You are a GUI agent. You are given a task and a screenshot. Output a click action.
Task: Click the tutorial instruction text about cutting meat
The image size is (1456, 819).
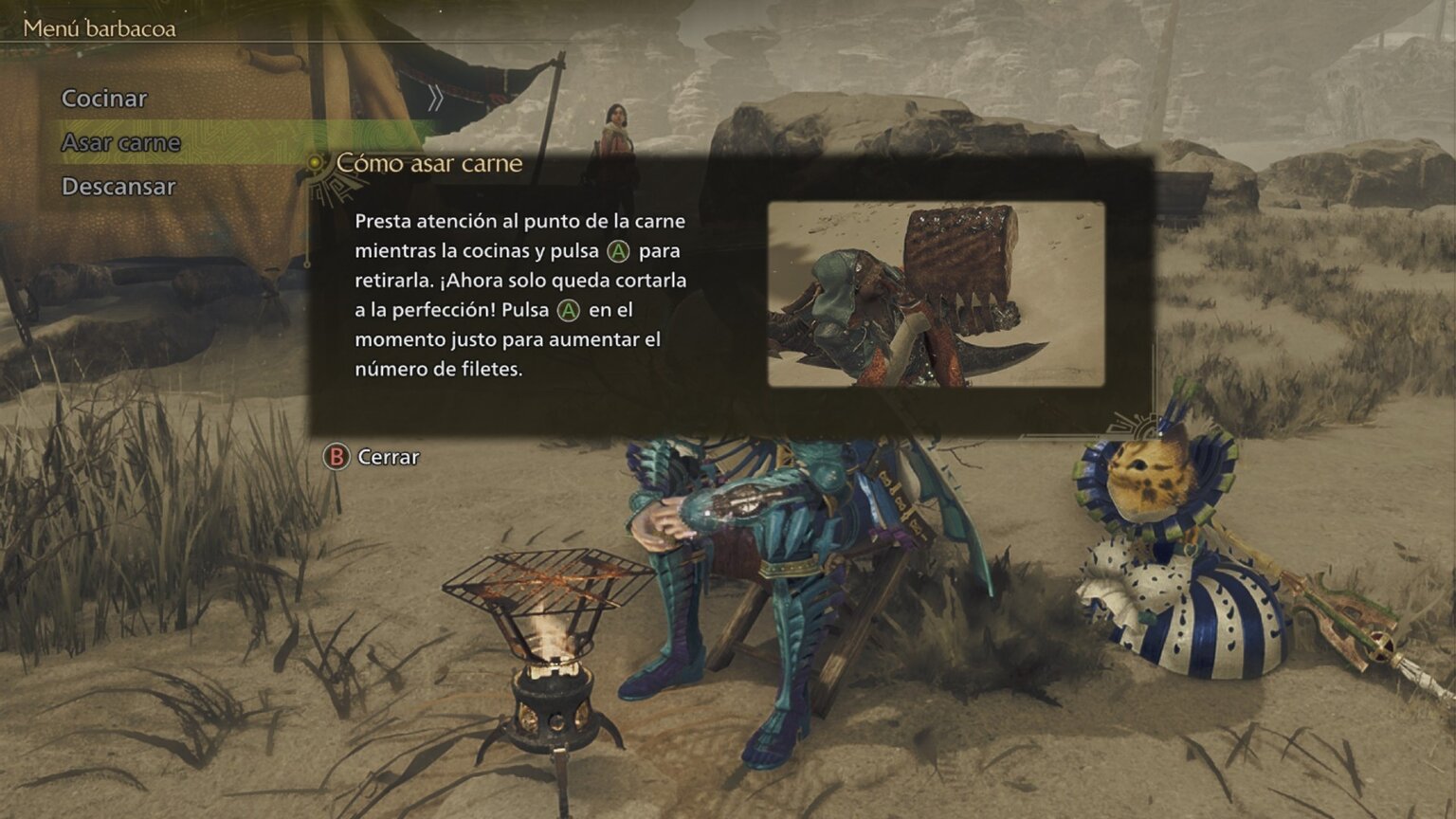pyautogui.click(x=519, y=294)
